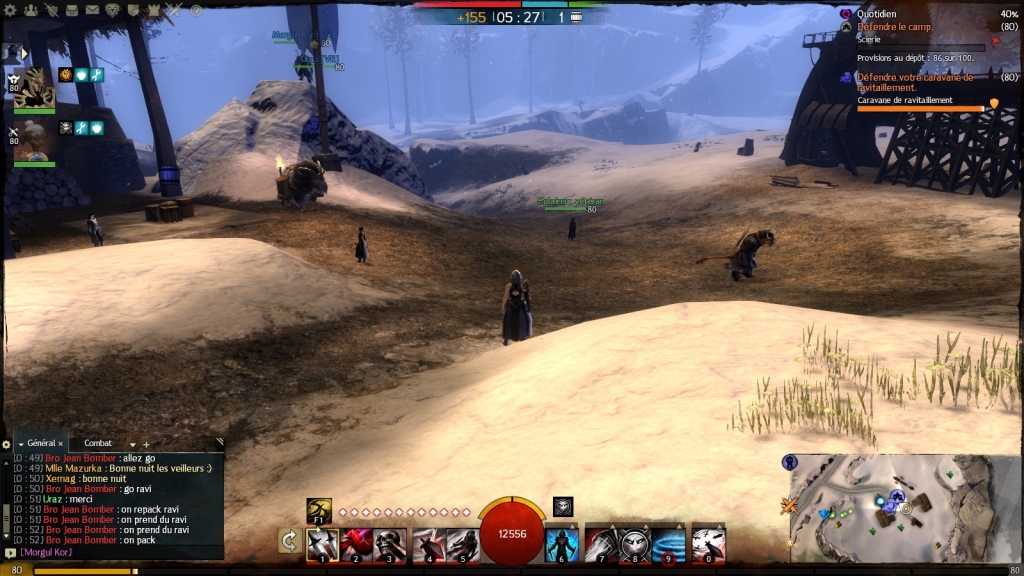The image size is (1024, 576).
Task: Activate the skull skill in slot 3
Action: click(390, 544)
